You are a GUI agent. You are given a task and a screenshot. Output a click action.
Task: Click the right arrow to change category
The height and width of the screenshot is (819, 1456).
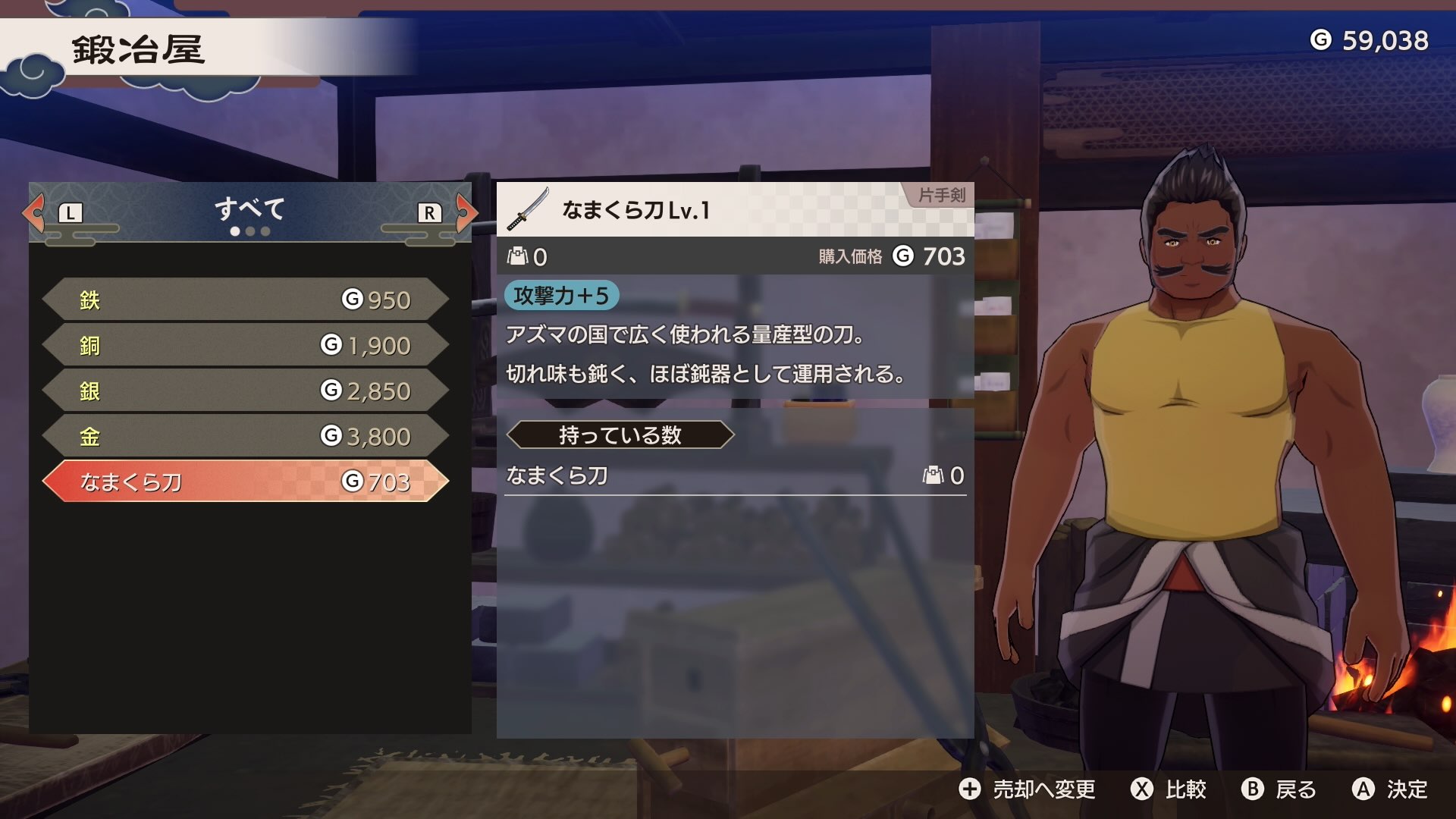click(x=464, y=213)
